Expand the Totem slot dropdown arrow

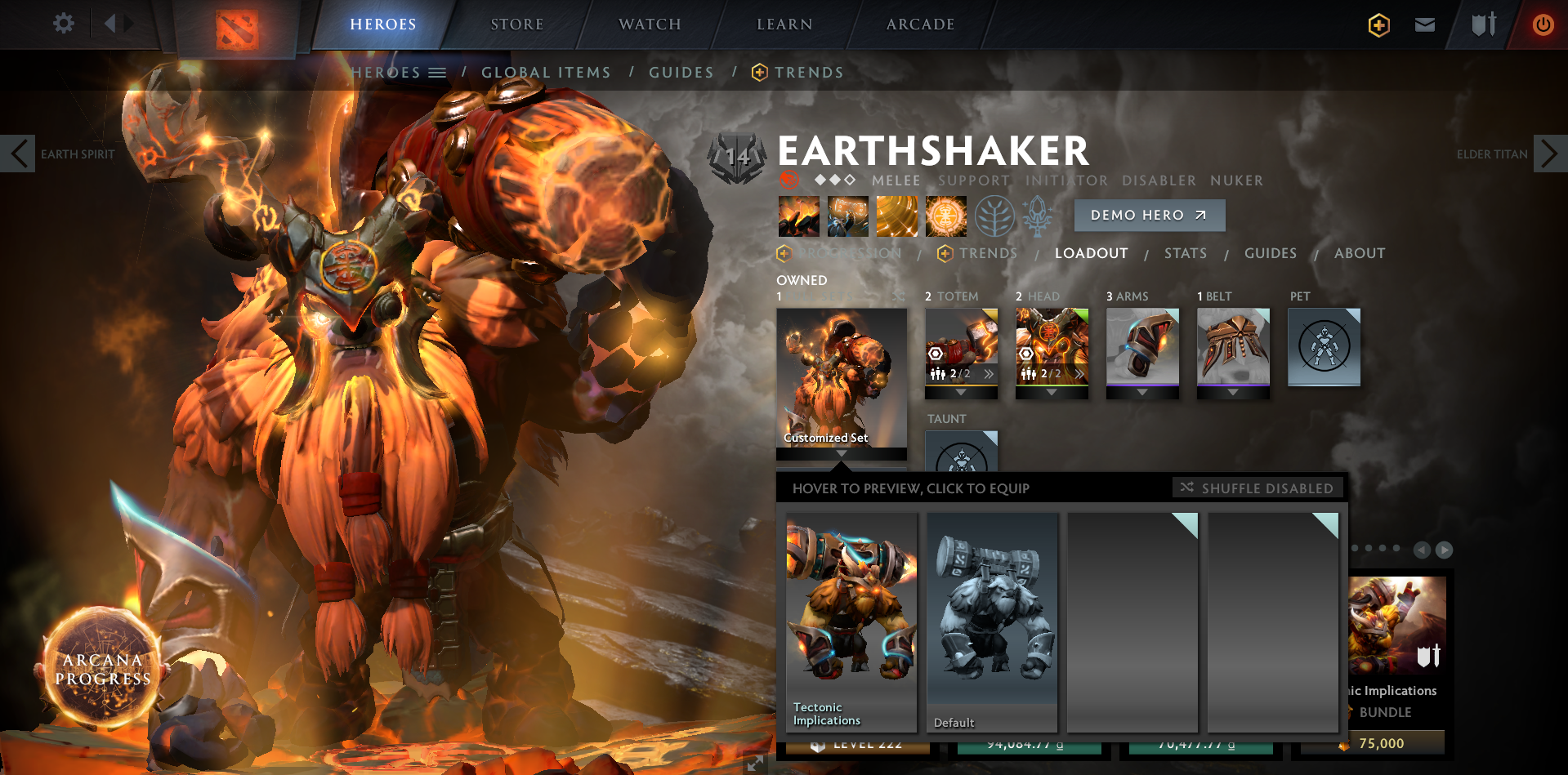(x=961, y=391)
